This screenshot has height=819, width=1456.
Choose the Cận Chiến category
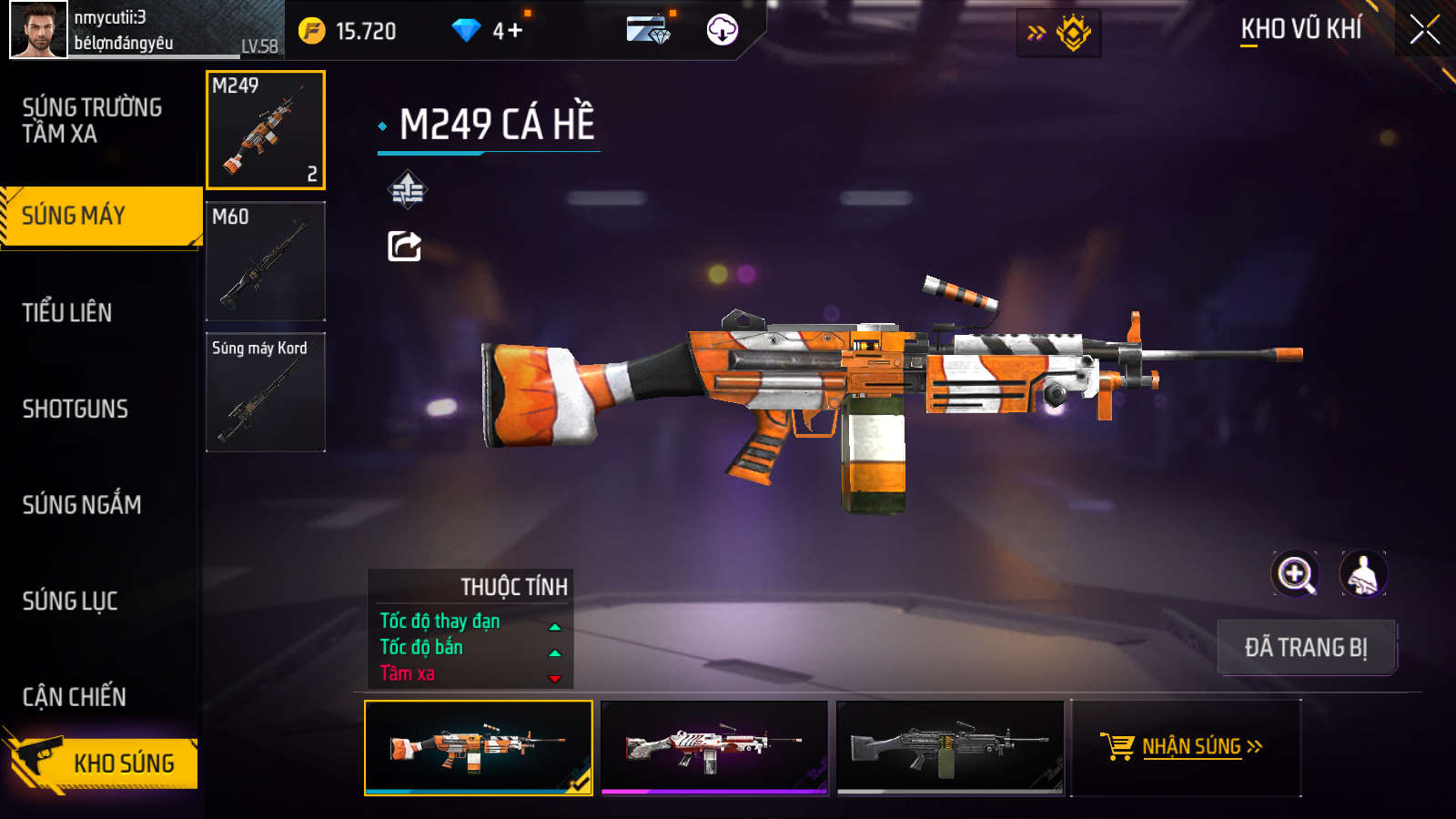point(75,697)
